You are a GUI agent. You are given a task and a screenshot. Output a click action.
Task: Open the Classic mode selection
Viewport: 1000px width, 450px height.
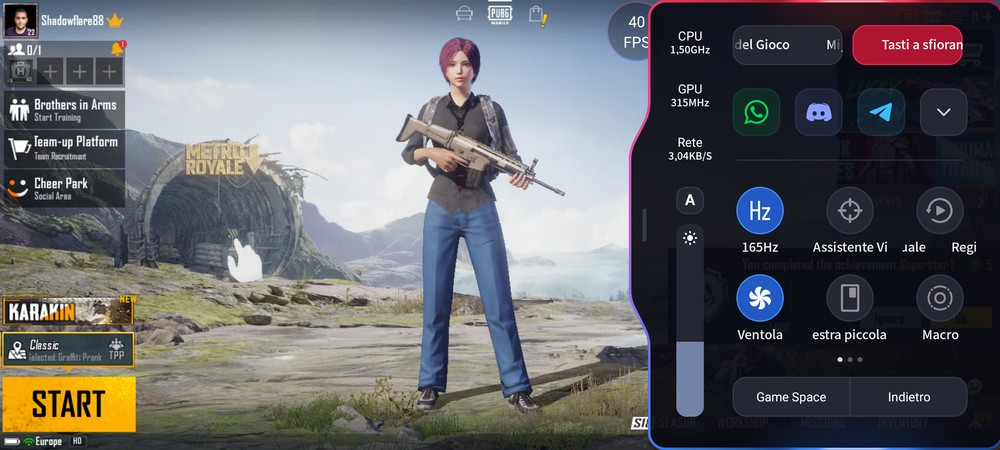pyautogui.click(x=68, y=349)
